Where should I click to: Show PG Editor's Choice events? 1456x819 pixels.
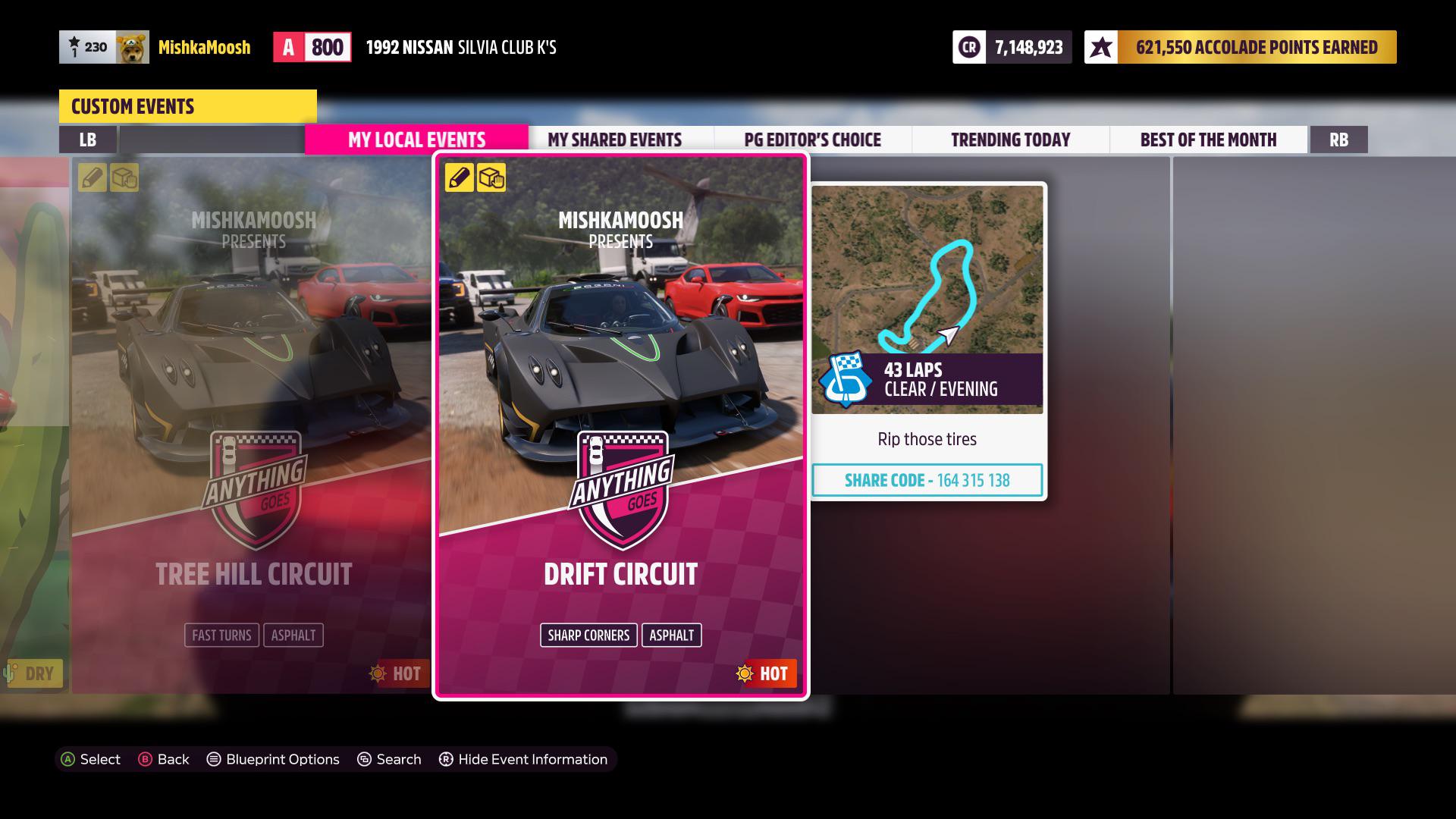point(812,140)
